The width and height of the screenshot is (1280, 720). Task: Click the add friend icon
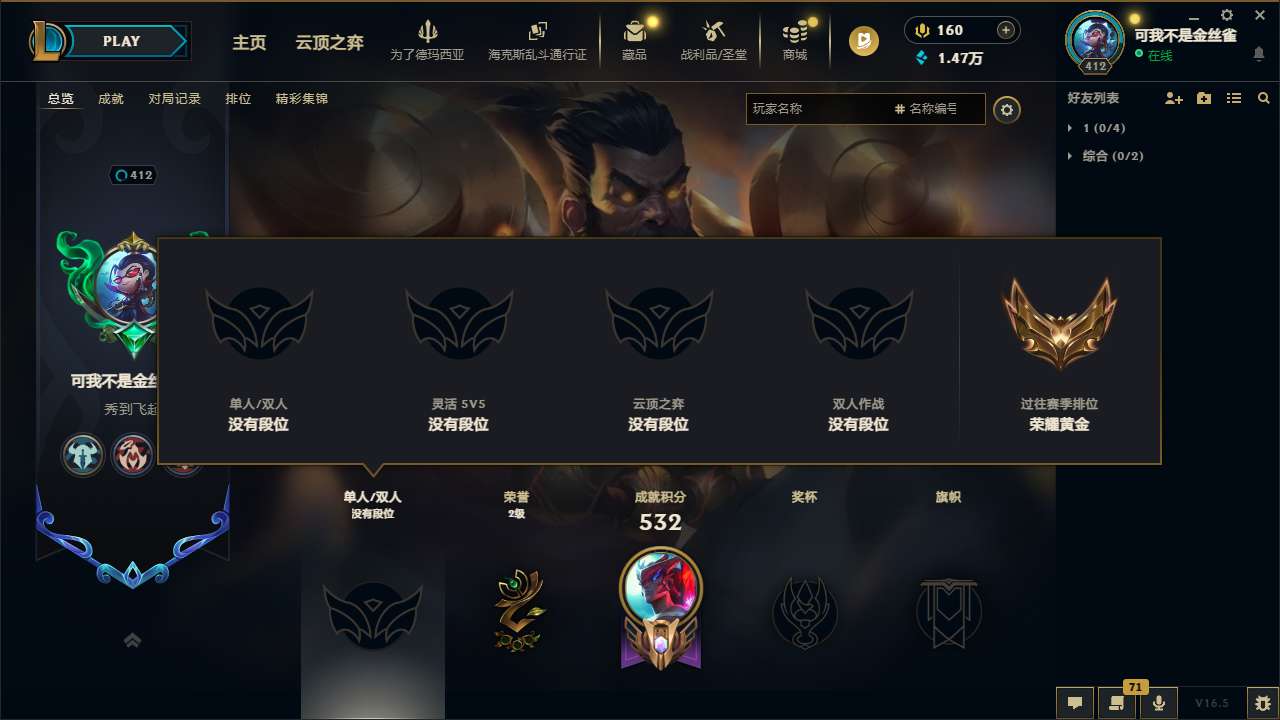pos(1172,98)
